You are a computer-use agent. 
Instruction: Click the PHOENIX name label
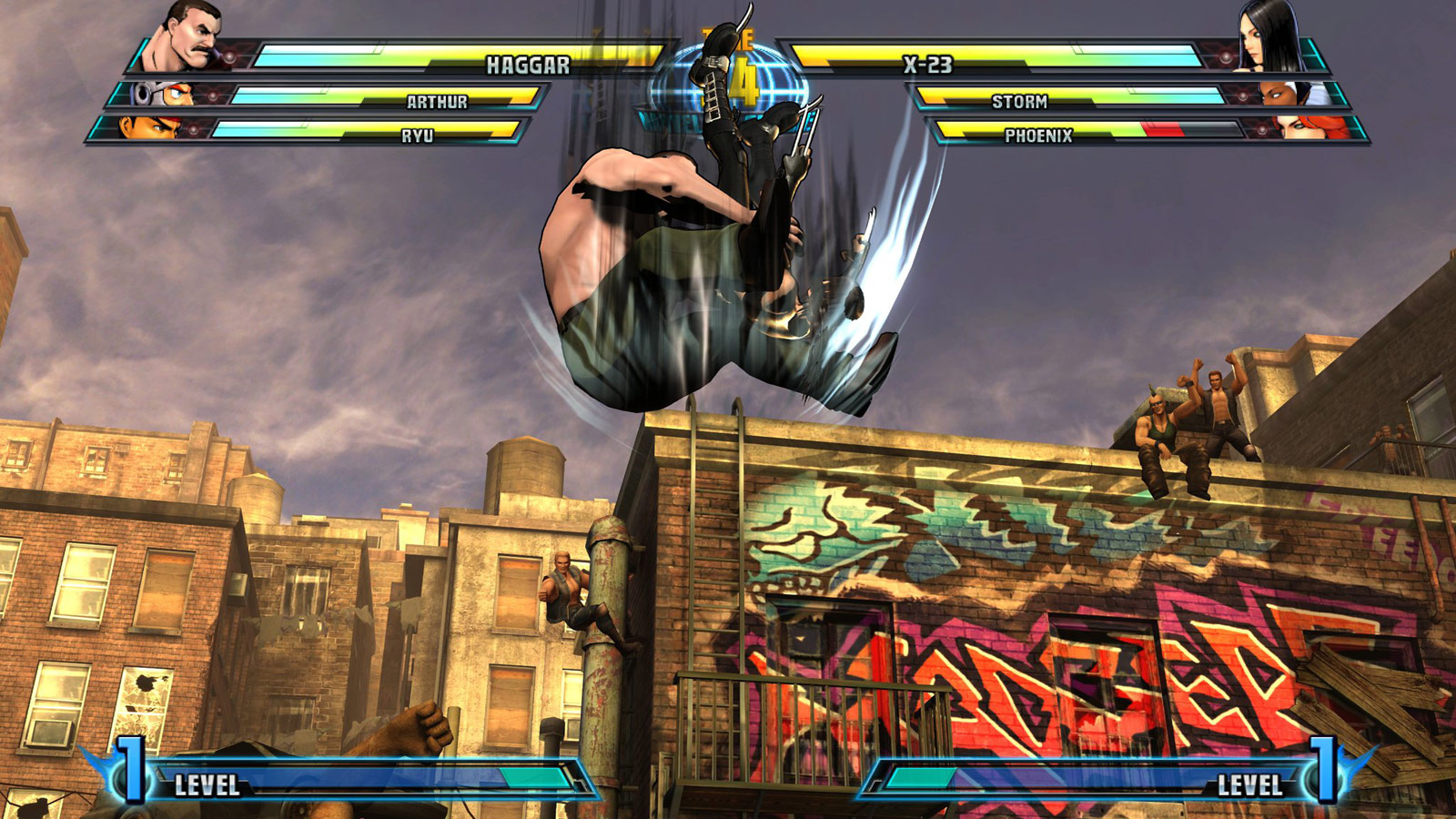[1039, 136]
